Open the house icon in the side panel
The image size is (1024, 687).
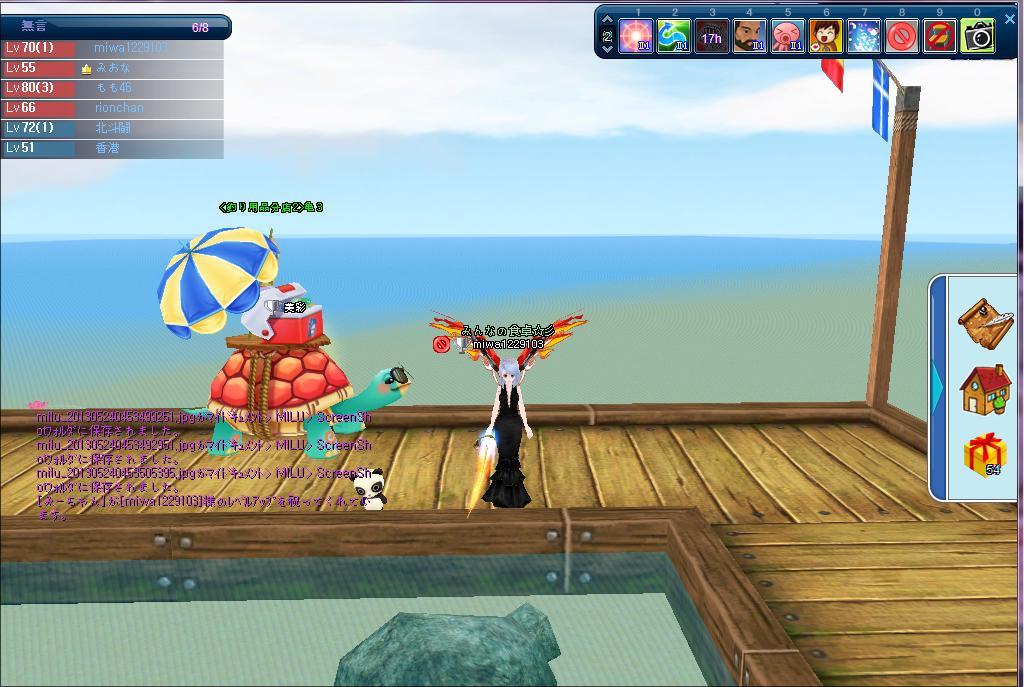[984, 389]
